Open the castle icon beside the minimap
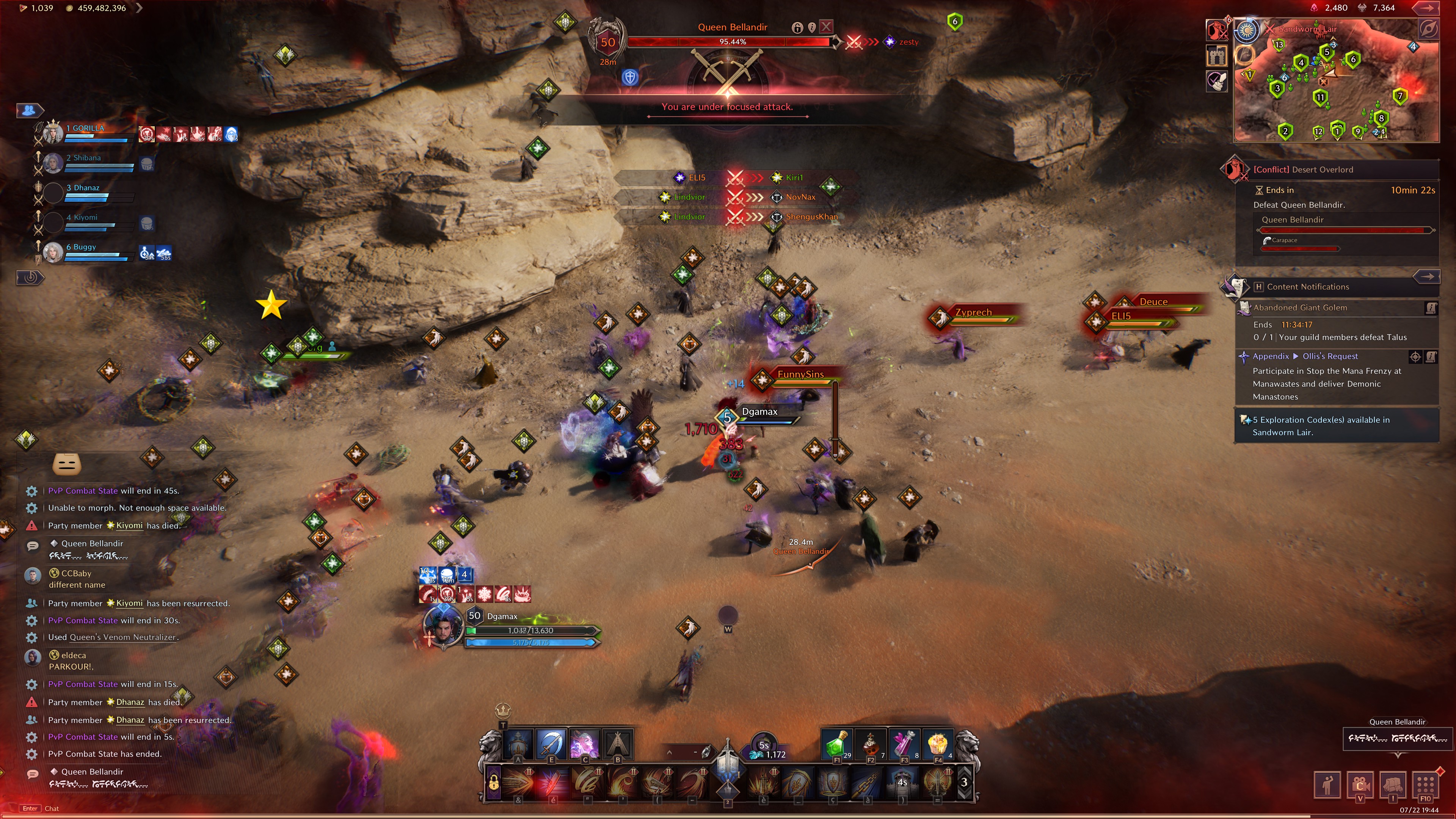 pyautogui.click(x=1216, y=55)
